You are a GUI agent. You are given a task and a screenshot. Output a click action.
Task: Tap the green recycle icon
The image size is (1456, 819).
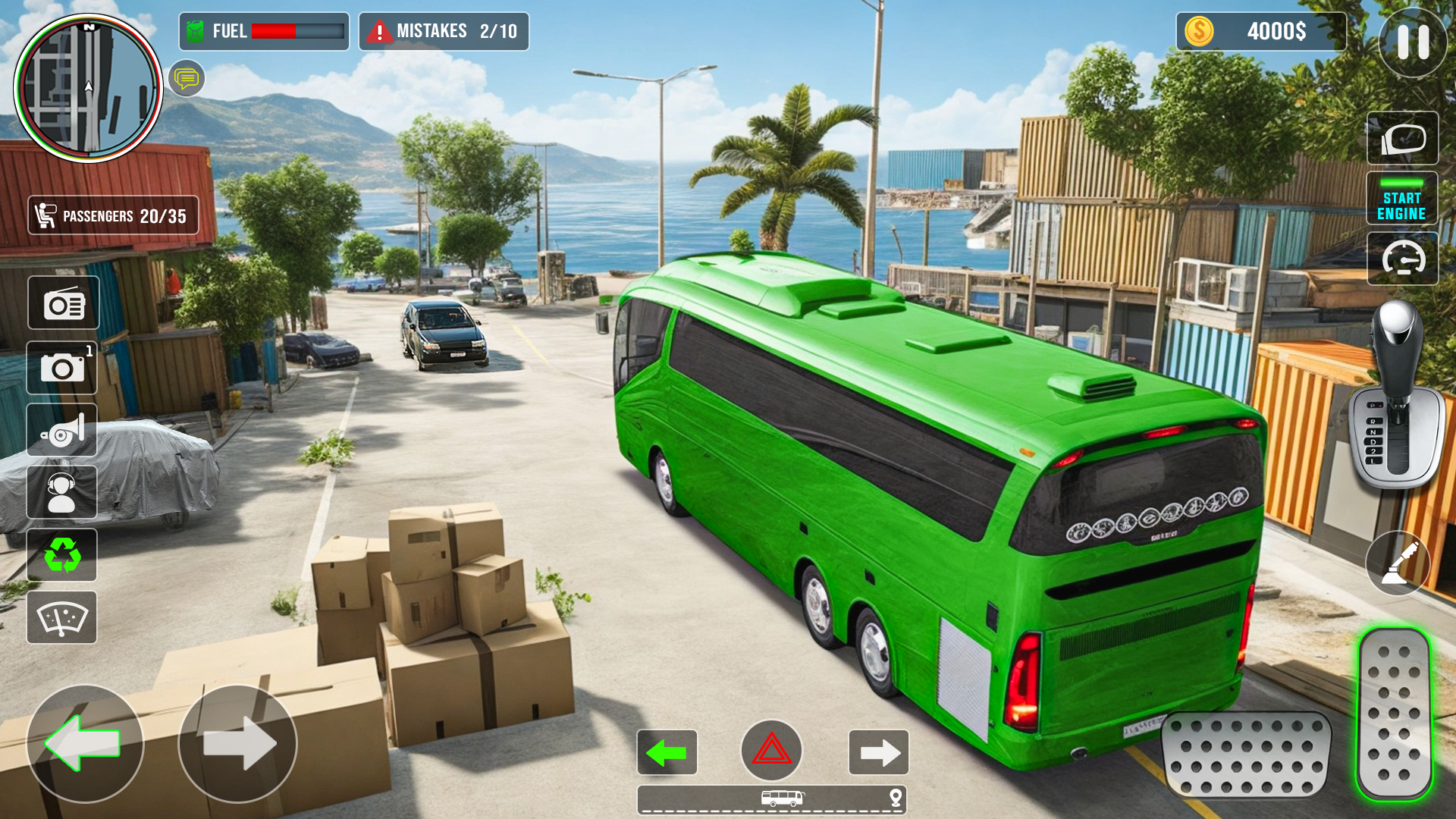pyautogui.click(x=62, y=555)
